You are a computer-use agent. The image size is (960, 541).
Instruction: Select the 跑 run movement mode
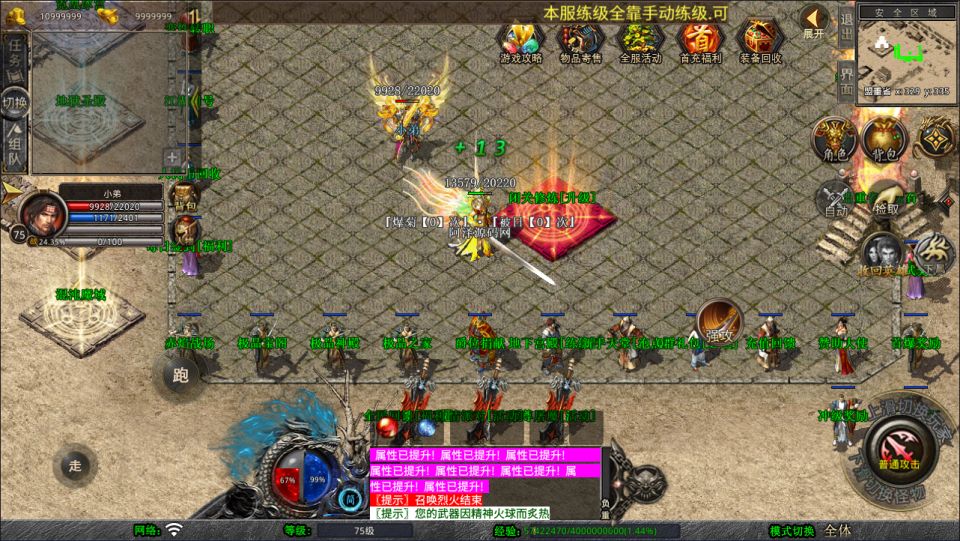click(180, 376)
